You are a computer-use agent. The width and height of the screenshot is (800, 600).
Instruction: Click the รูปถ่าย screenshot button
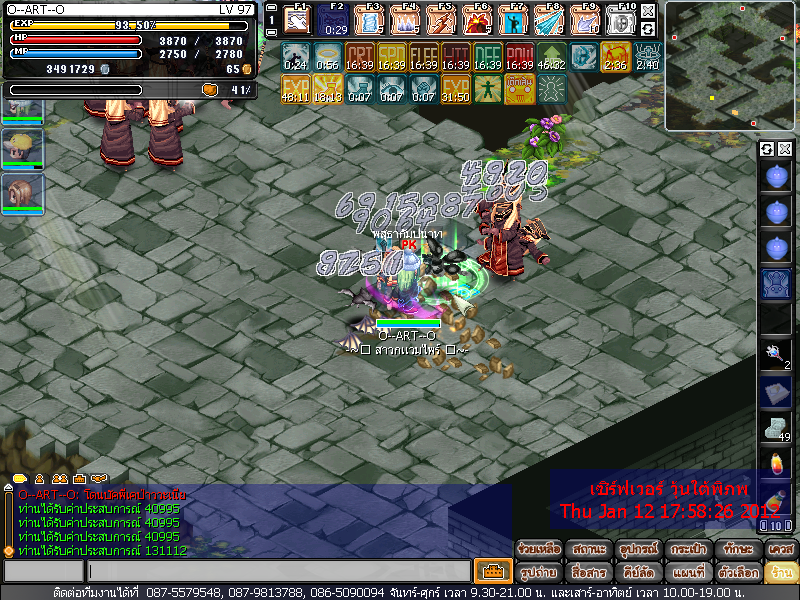[x=540, y=573]
